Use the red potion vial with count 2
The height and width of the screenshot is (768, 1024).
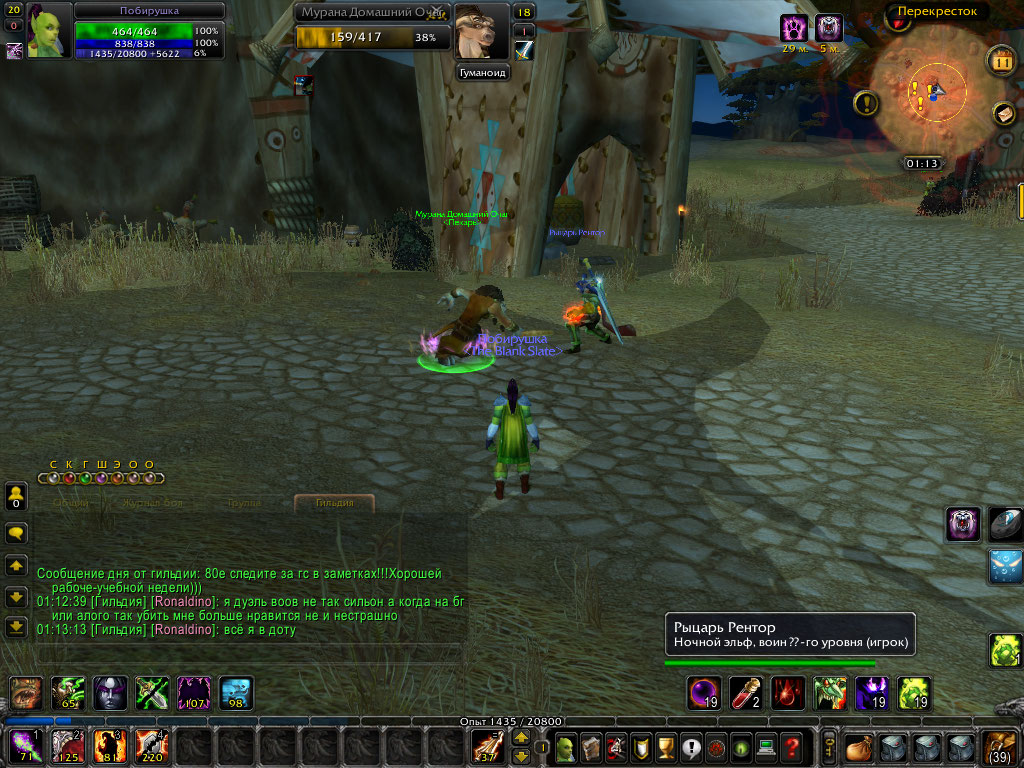tap(745, 693)
